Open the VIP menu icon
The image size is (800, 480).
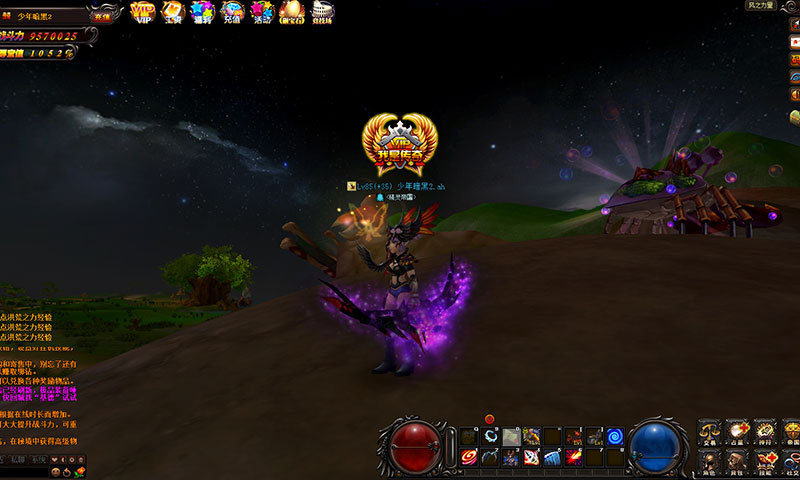tap(142, 12)
